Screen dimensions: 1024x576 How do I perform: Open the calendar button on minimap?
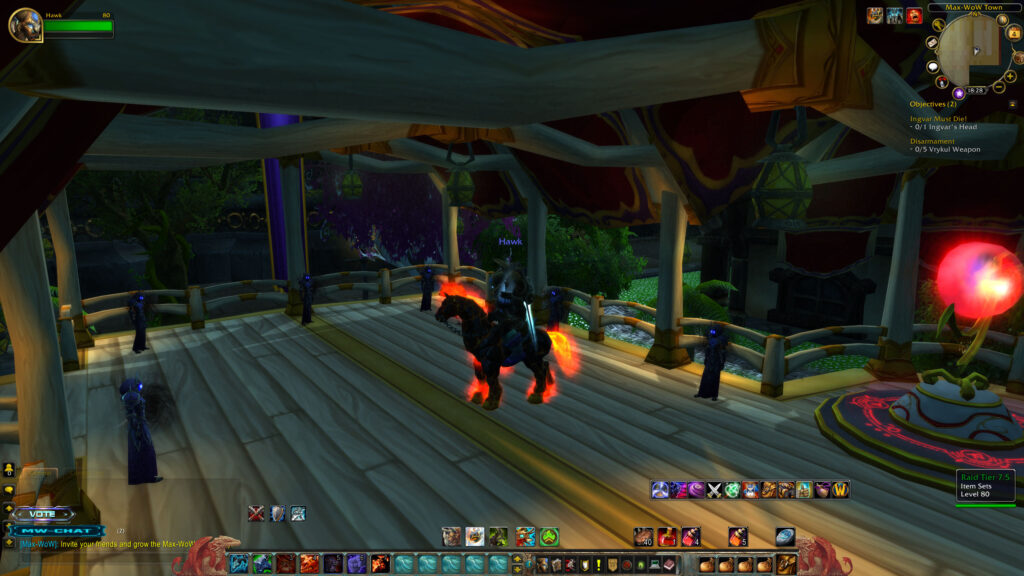click(x=1014, y=33)
